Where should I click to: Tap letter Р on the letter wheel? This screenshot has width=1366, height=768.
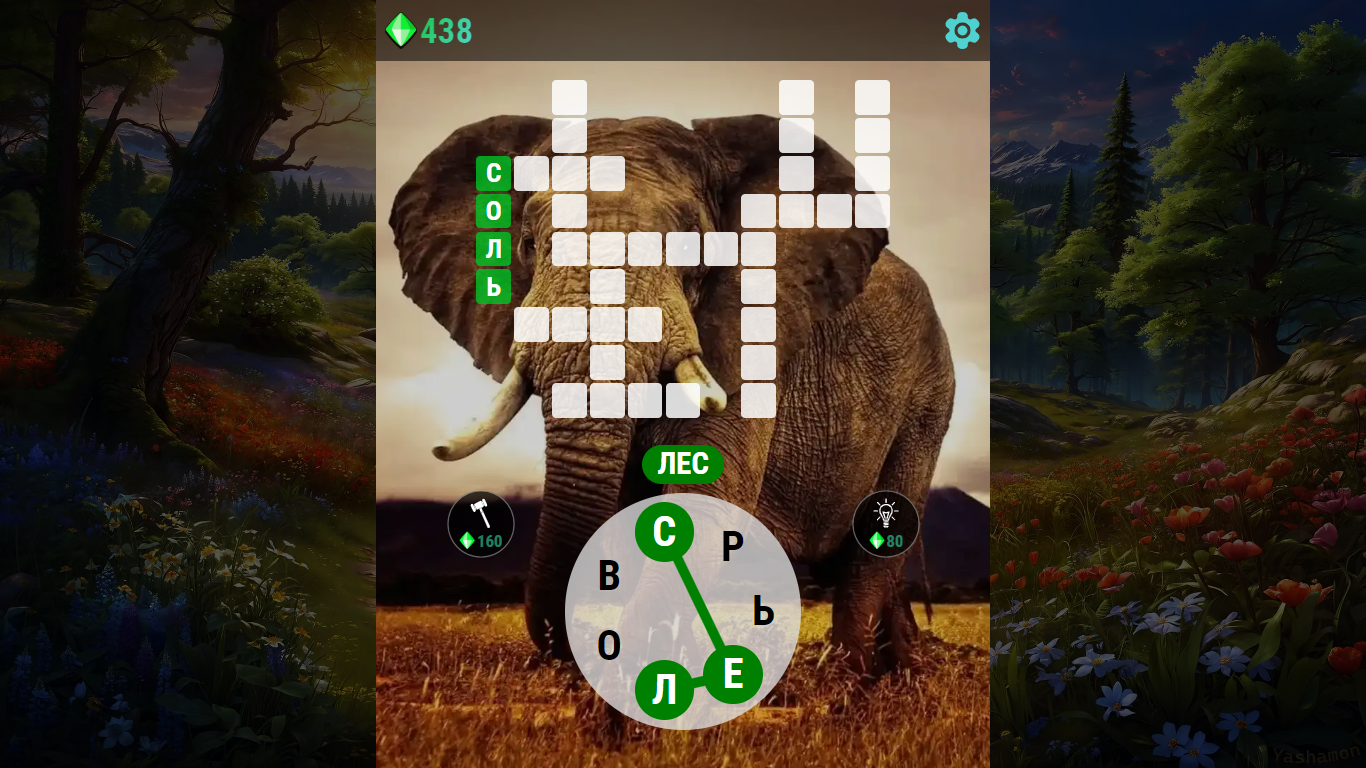[733, 546]
